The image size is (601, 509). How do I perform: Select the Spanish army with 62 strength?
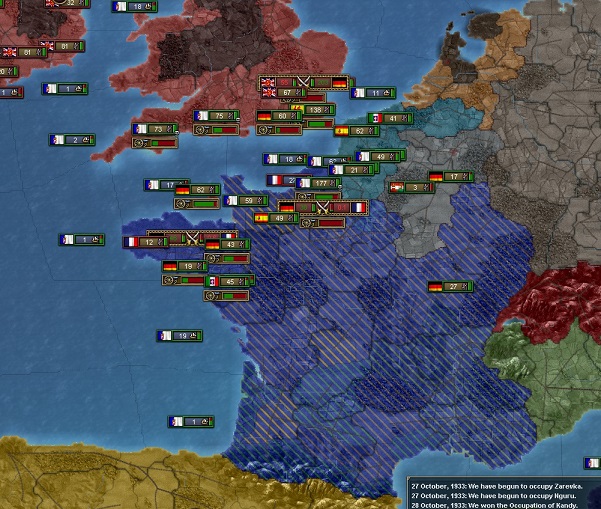point(356,130)
